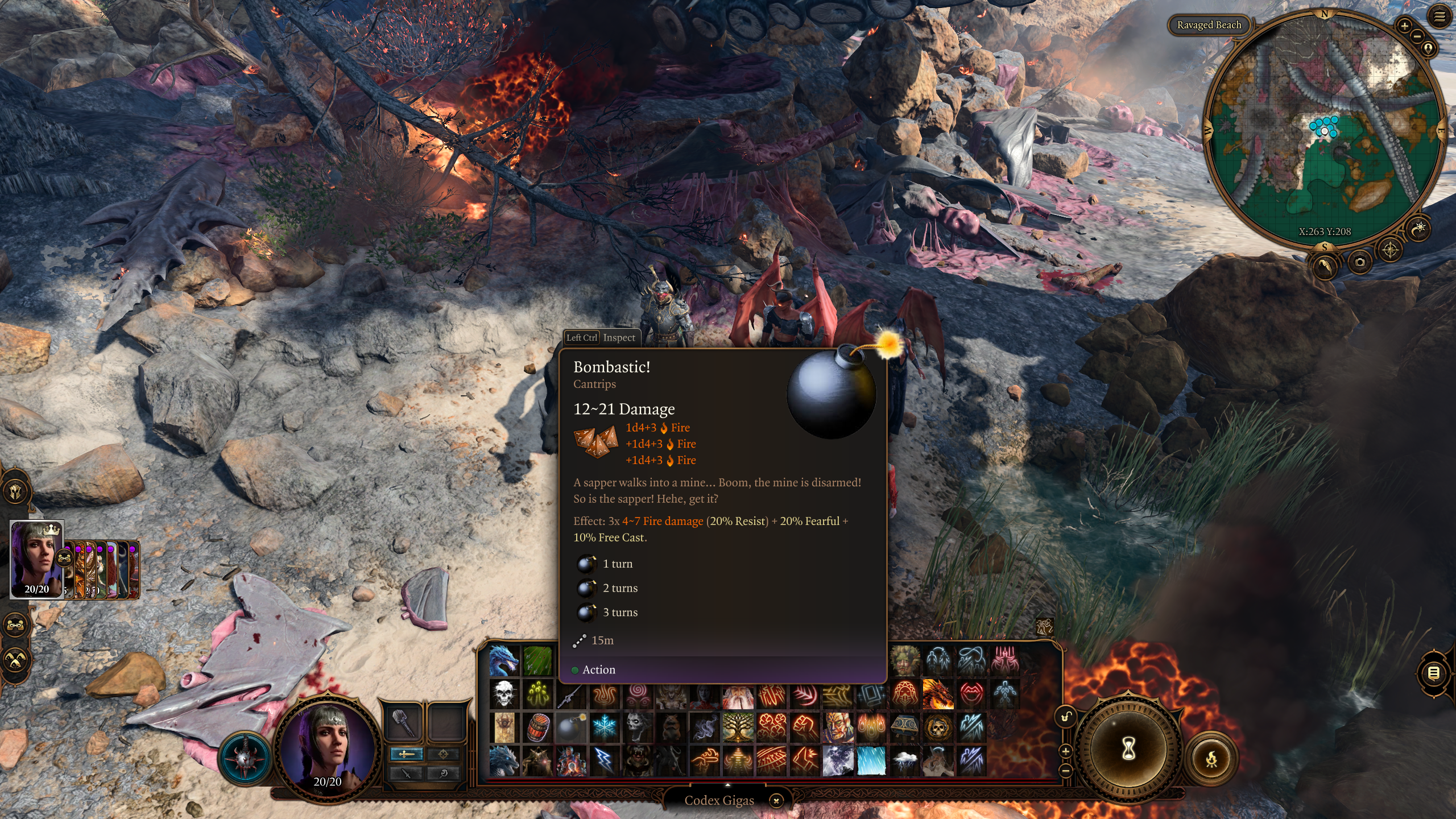Select the blue dragon head ability

(x=504, y=660)
